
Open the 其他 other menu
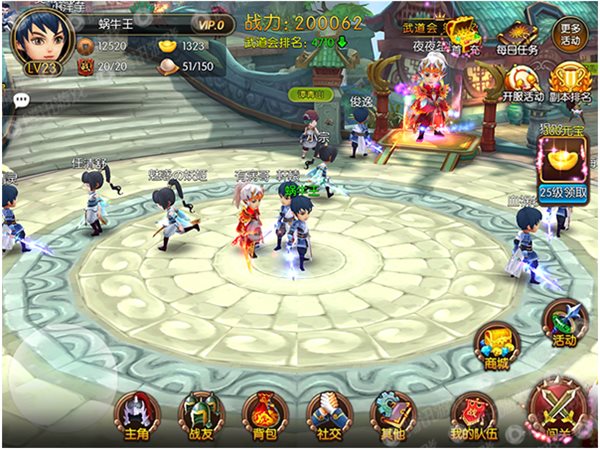[392, 412]
